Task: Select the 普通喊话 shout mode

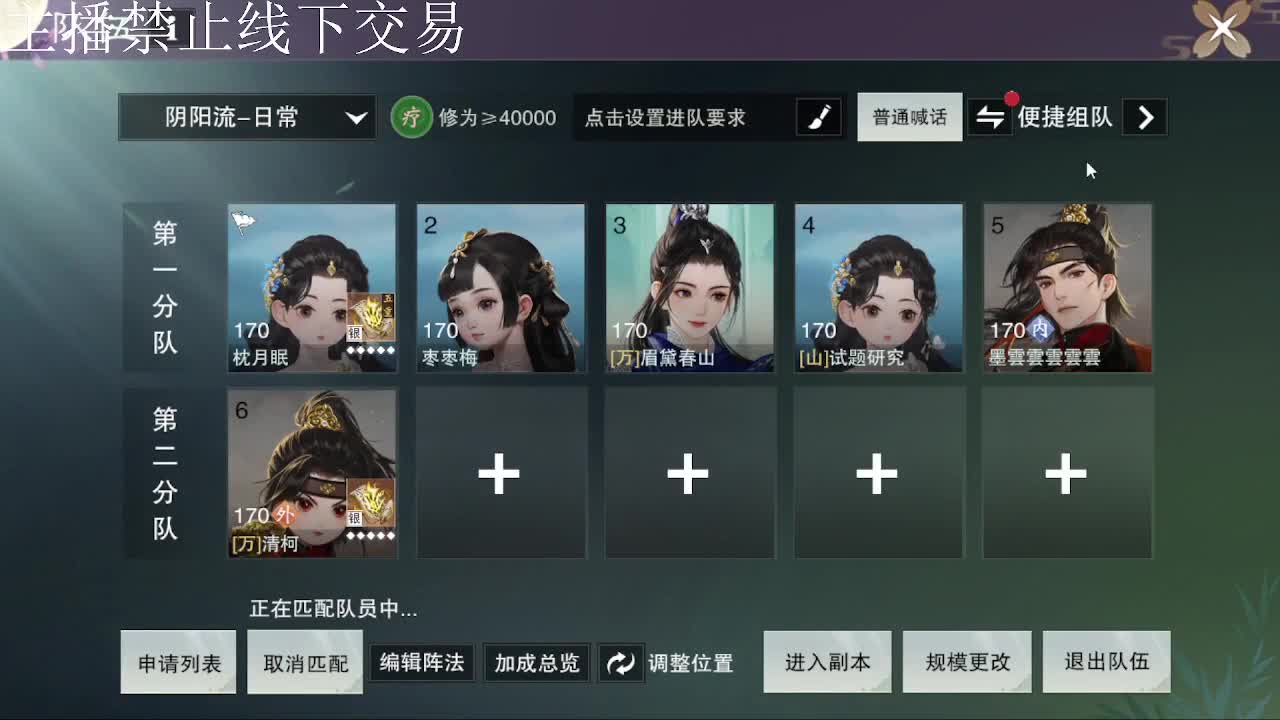Action: coord(909,117)
